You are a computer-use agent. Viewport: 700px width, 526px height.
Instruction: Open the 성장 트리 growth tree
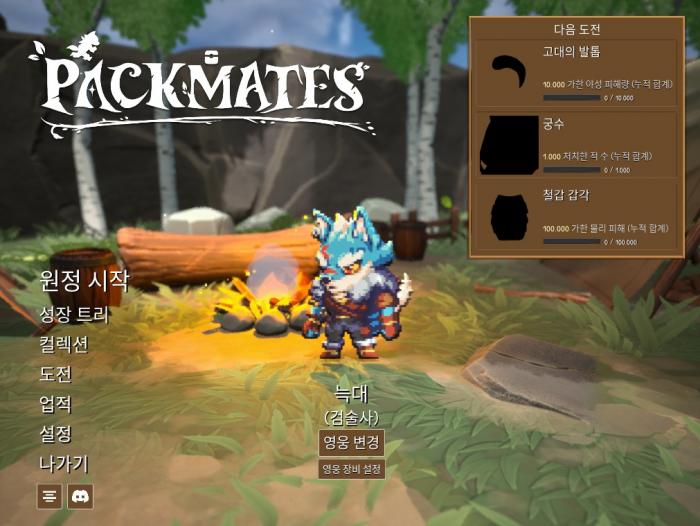[74, 314]
